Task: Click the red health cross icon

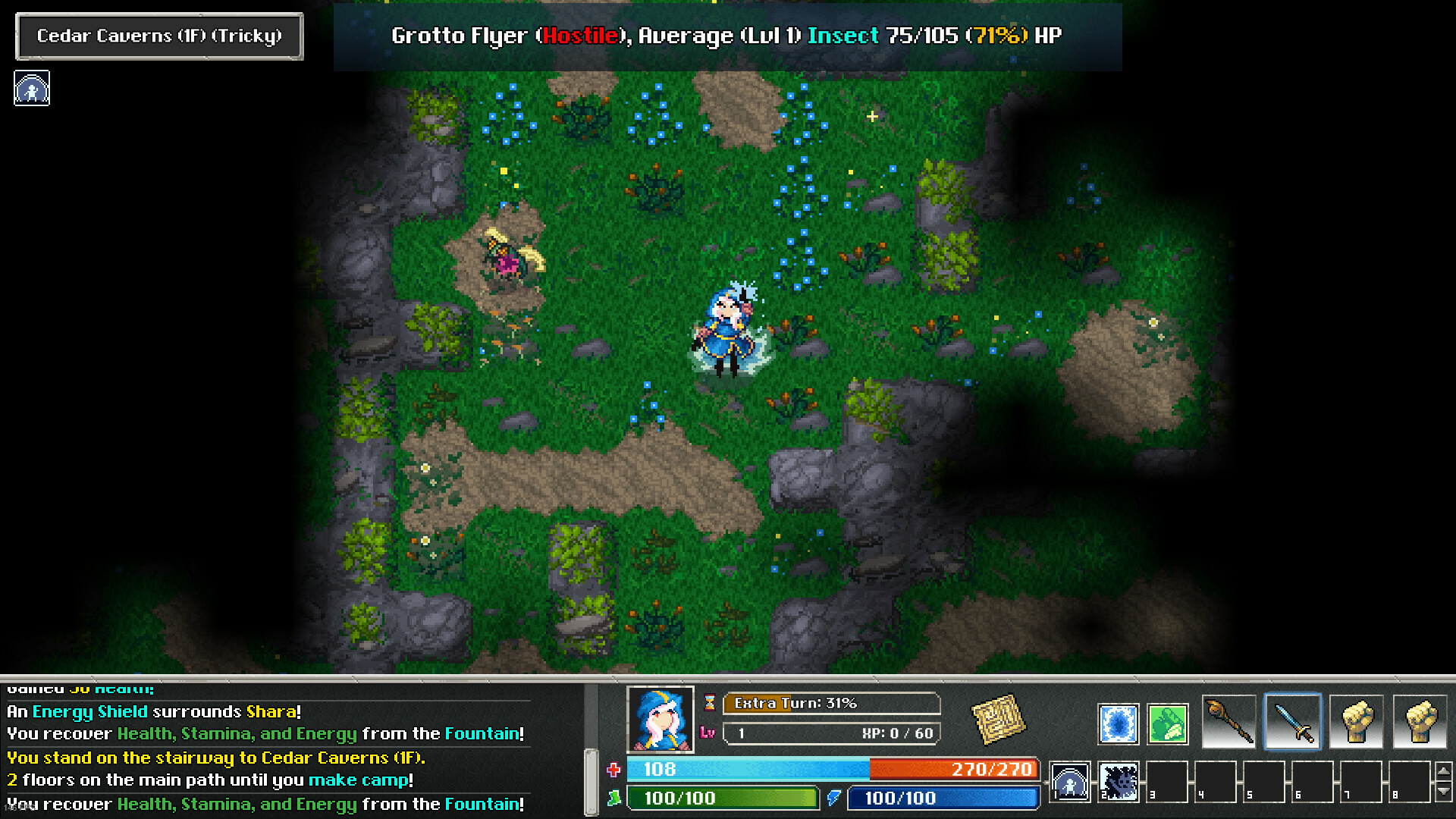Action: pyautogui.click(x=613, y=769)
